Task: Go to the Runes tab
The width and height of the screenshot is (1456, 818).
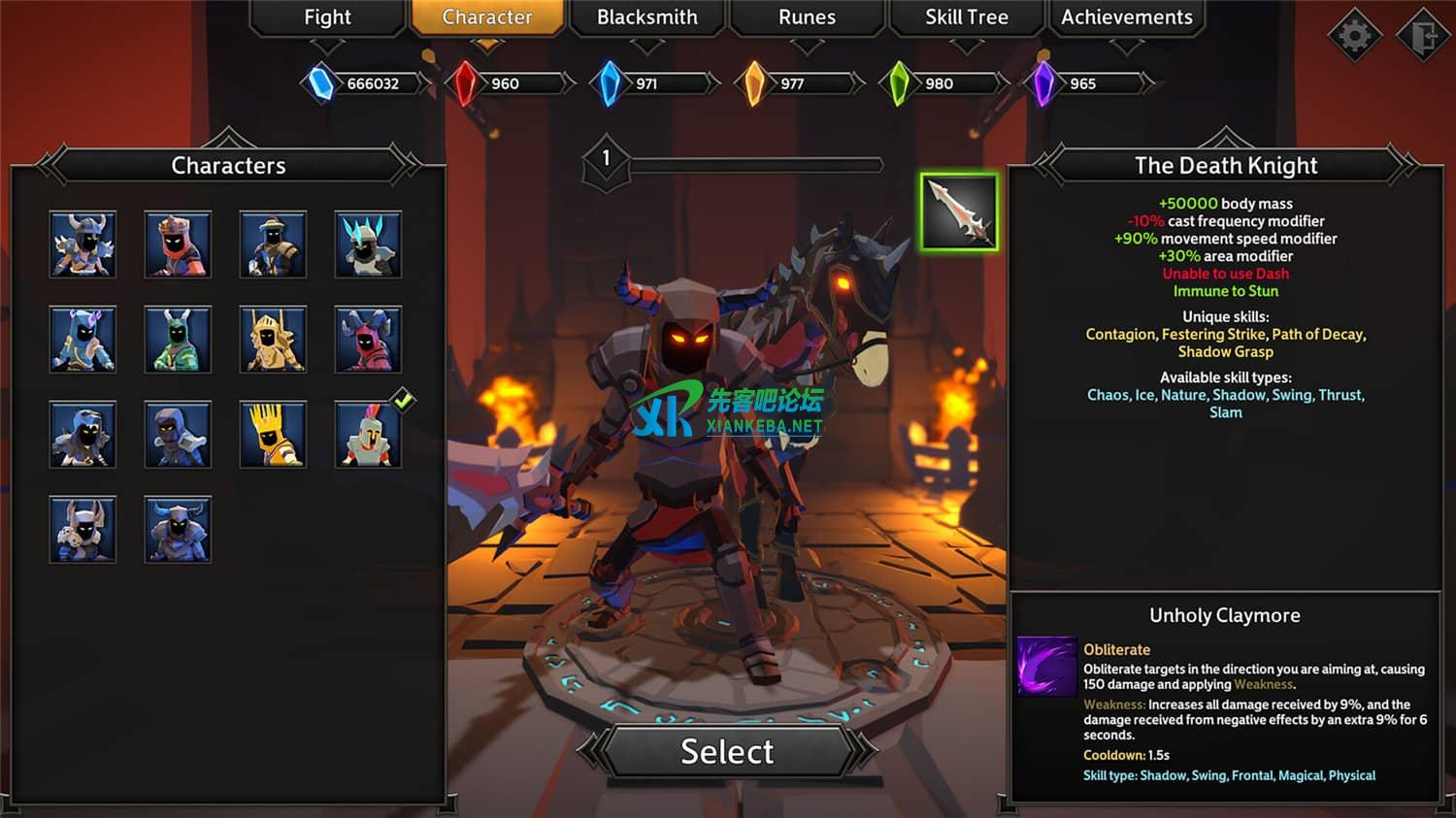Action: tap(807, 17)
